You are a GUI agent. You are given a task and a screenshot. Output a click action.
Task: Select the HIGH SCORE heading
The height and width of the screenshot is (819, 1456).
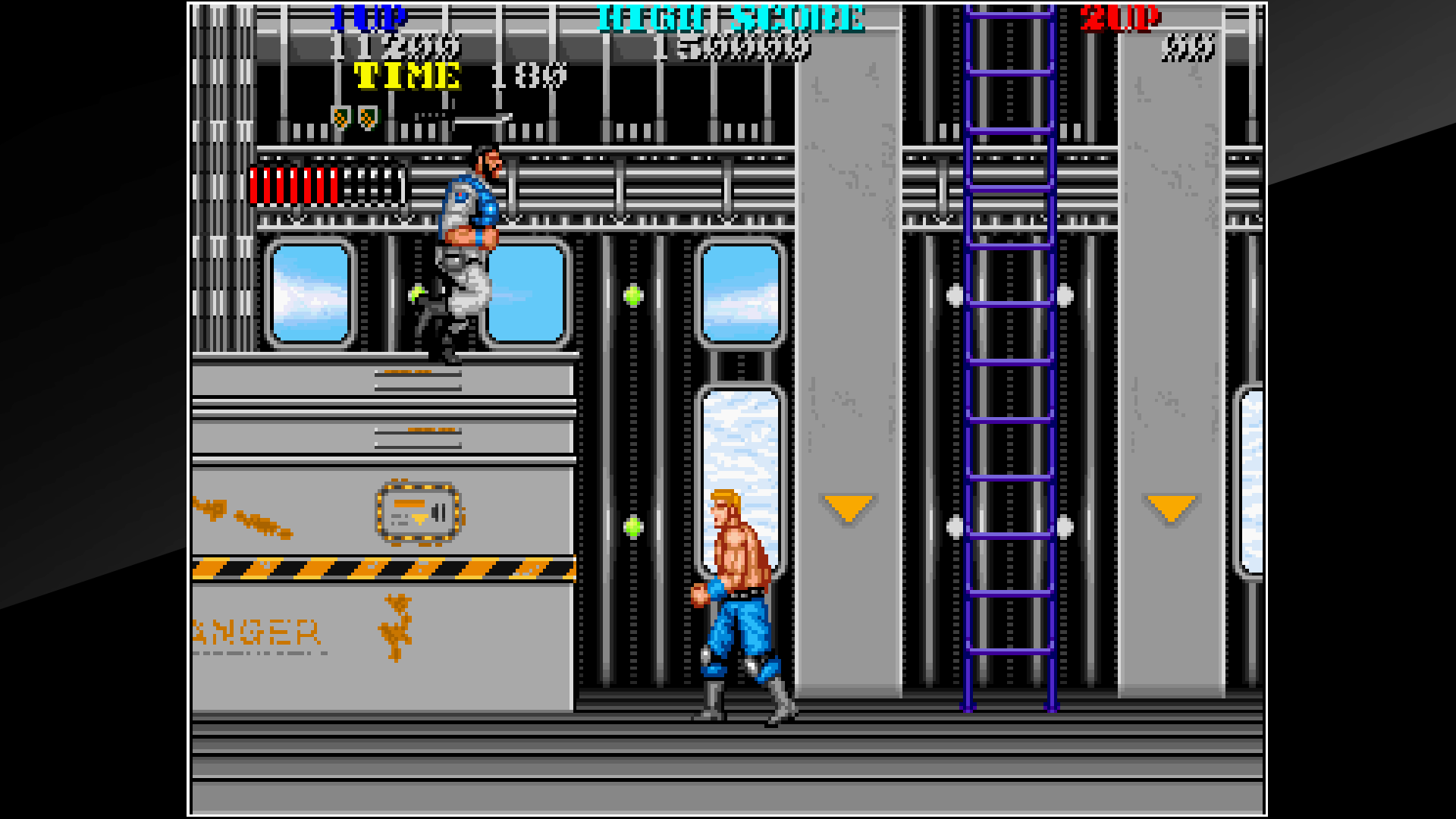(730, 17)
